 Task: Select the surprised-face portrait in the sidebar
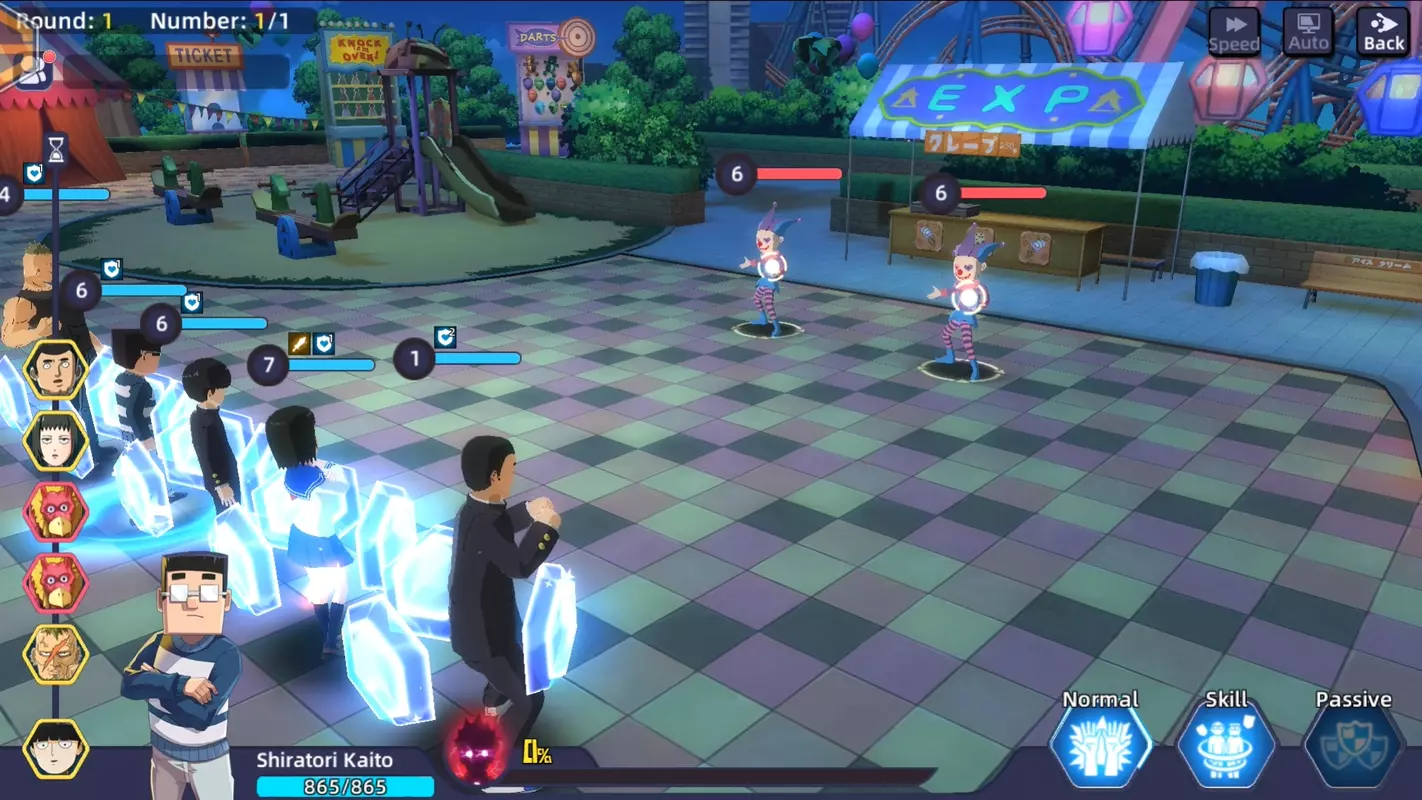[x=57, y=367]
